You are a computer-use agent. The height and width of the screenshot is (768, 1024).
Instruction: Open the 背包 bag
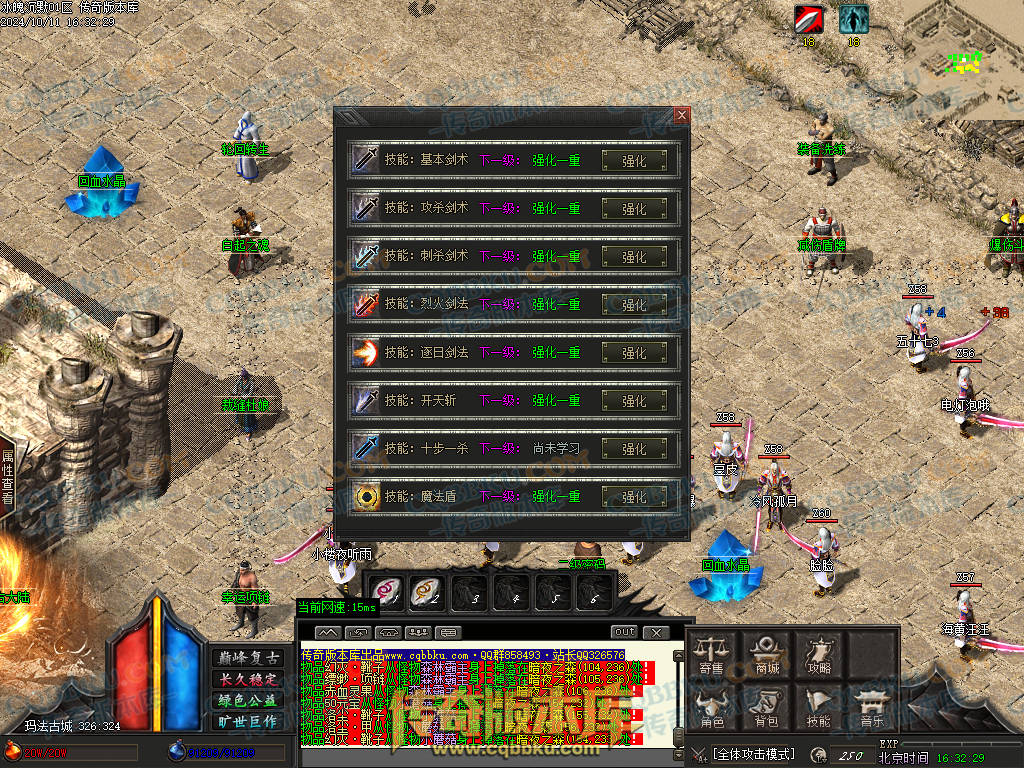tap(766, 708)
